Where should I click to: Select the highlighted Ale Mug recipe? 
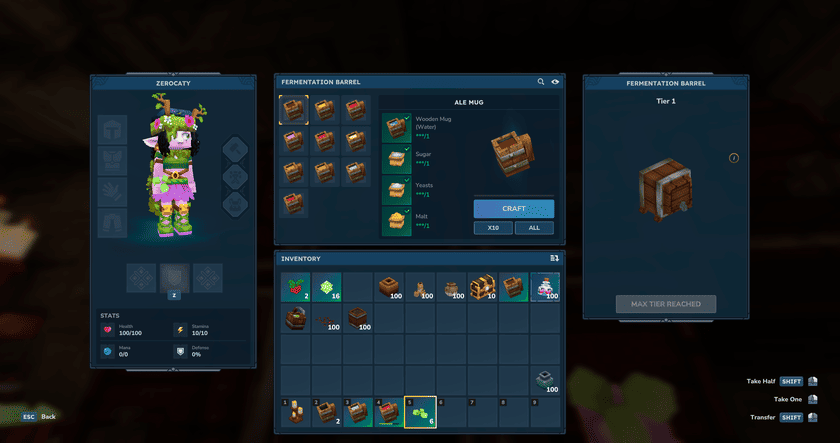(x=293, y=109)
